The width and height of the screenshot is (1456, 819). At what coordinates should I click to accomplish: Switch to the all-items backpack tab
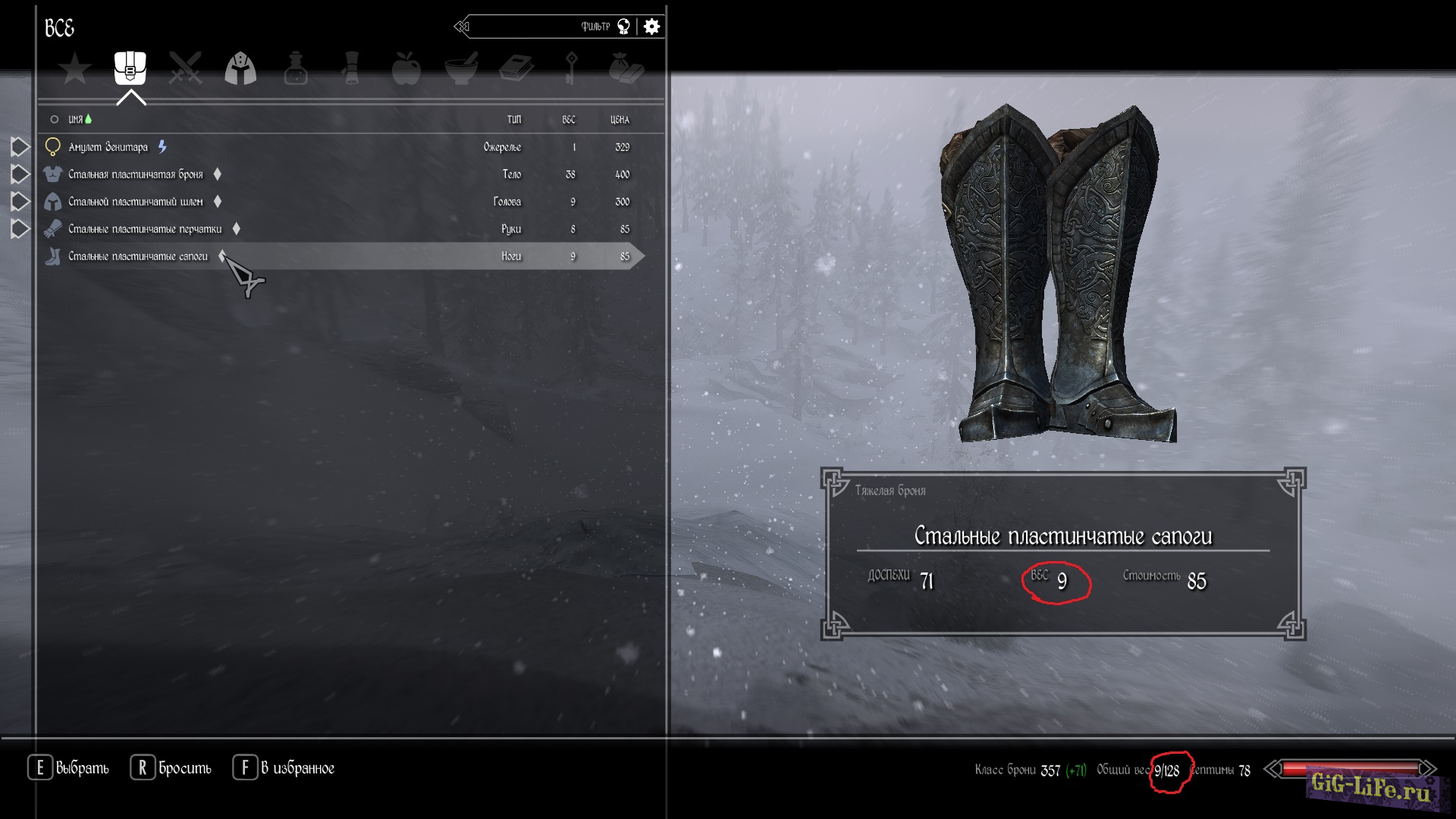tap(130, 68)
